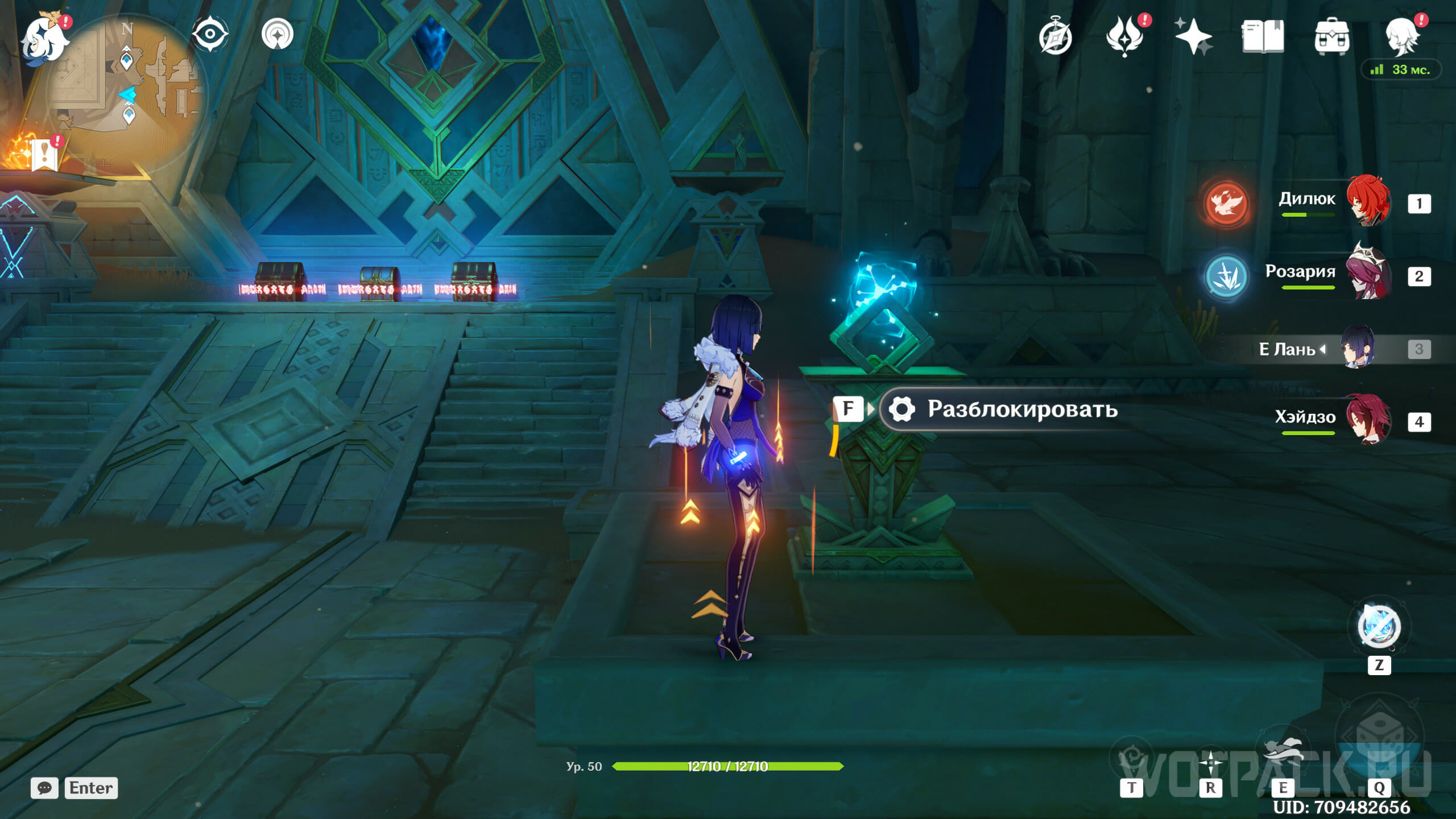Toggle the elemental sight eye icon
1456x819 pixels.
[210, 34]
